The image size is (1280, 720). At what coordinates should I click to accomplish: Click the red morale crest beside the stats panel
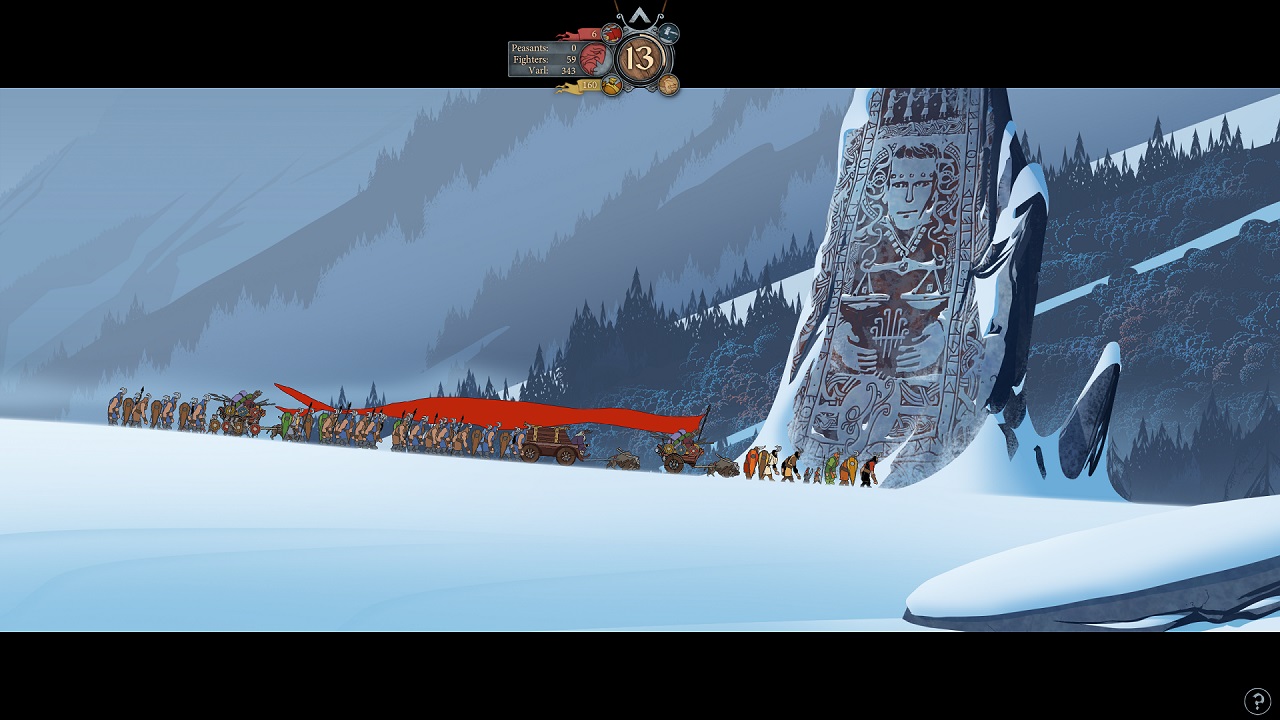point(595,59)
